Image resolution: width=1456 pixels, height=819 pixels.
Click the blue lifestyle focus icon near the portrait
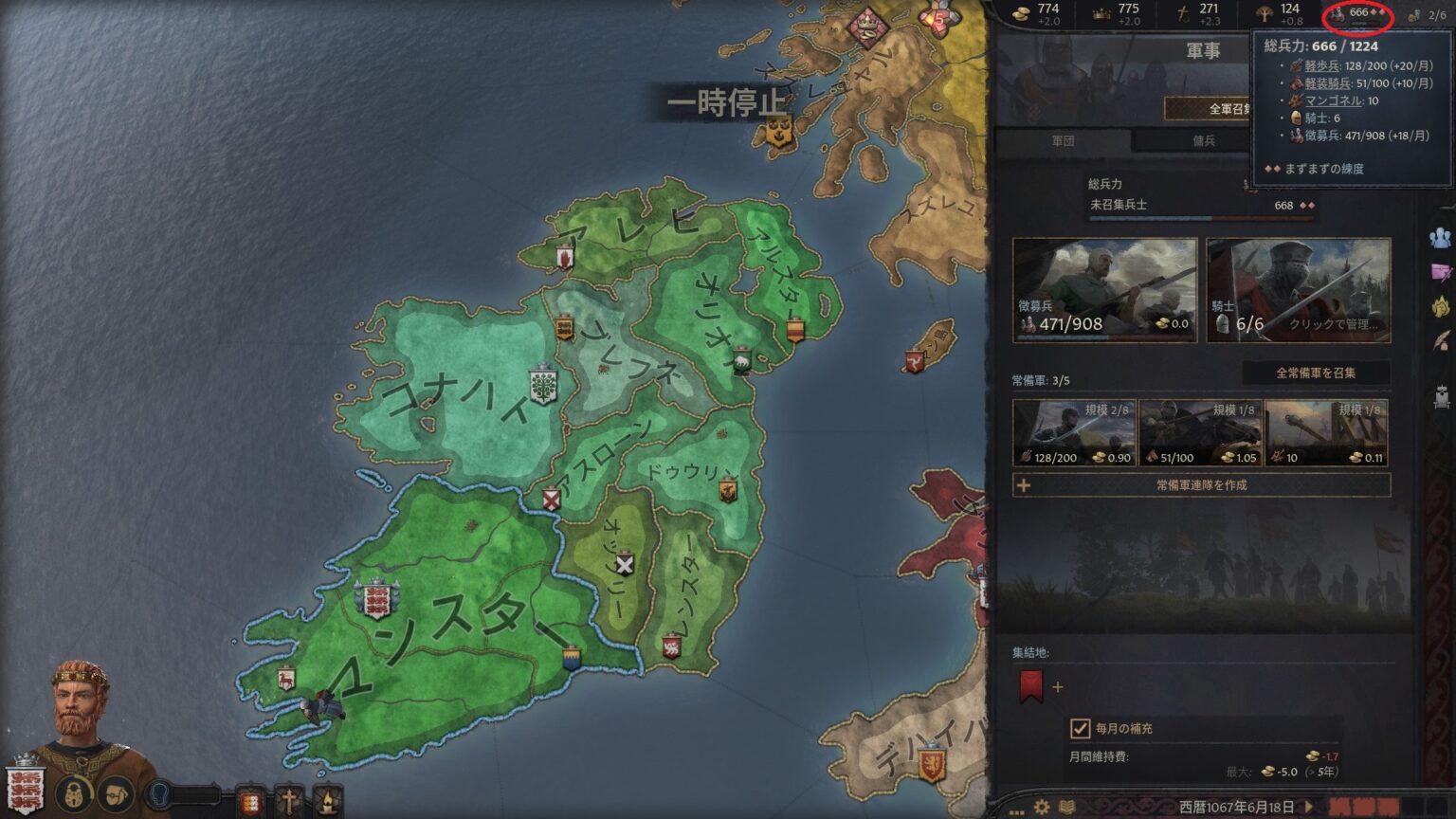[158, 795]
